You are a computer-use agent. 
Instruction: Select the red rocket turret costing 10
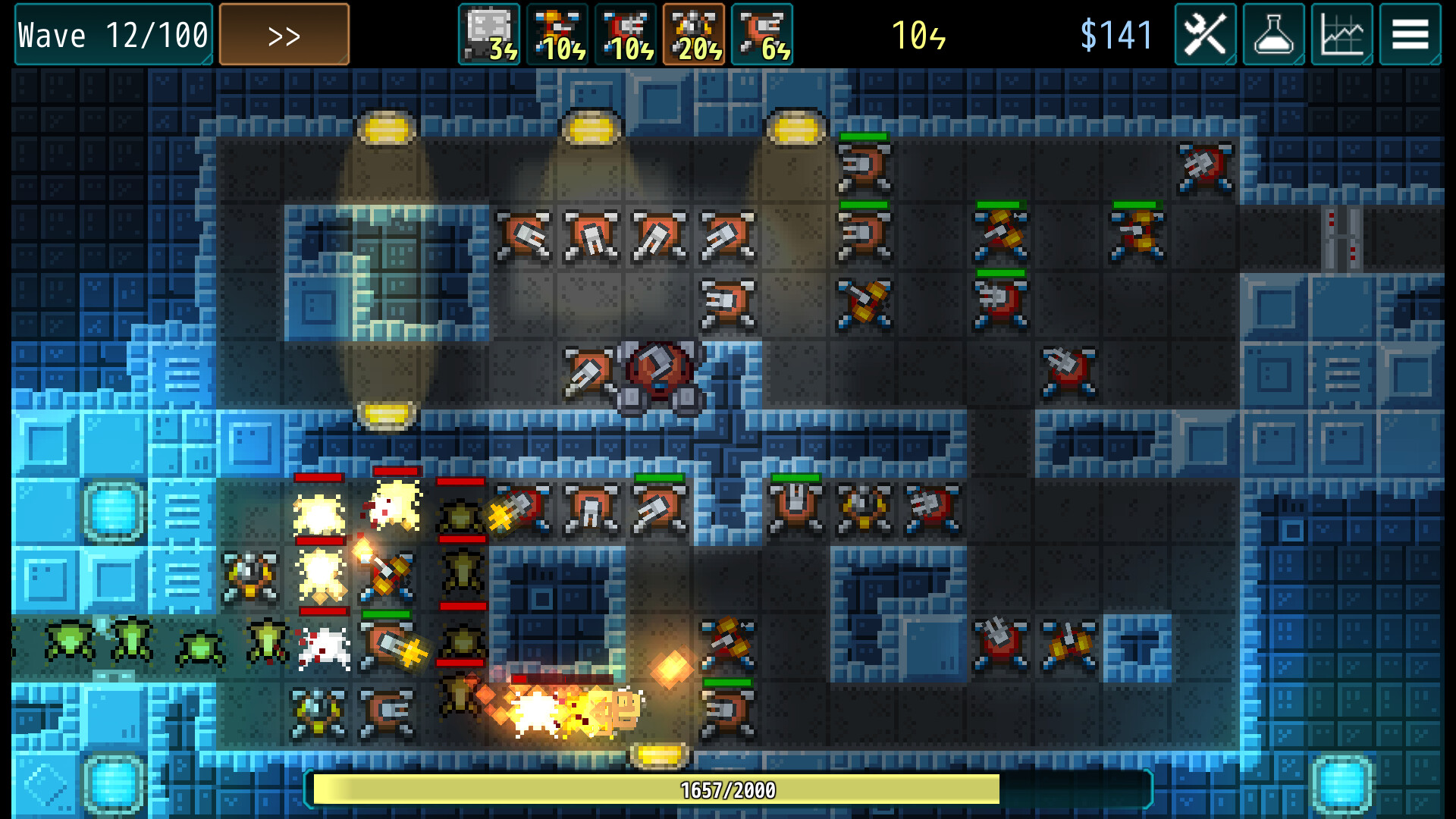626,33
